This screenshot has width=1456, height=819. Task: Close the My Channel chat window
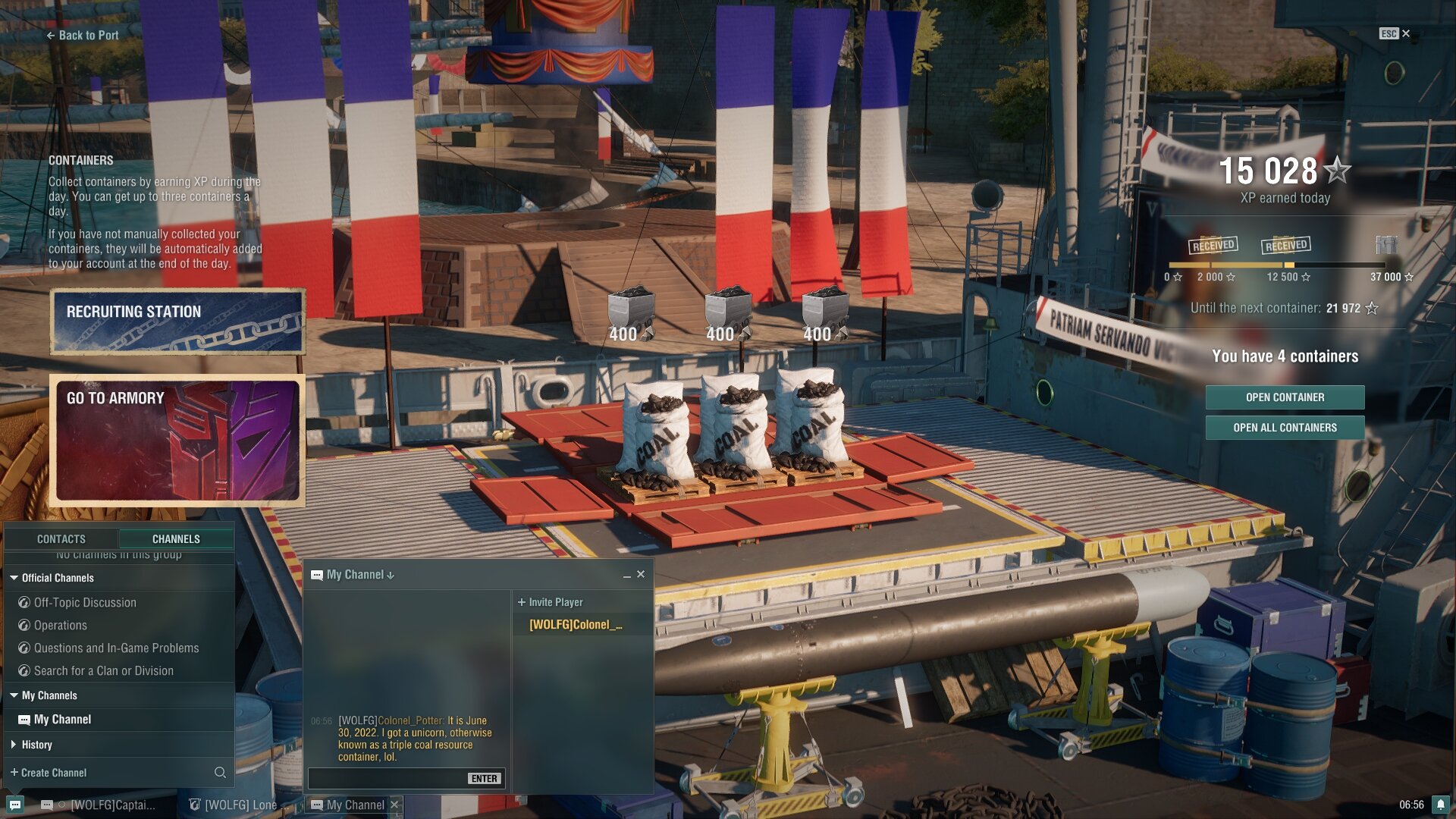click(x=641, y=575)
